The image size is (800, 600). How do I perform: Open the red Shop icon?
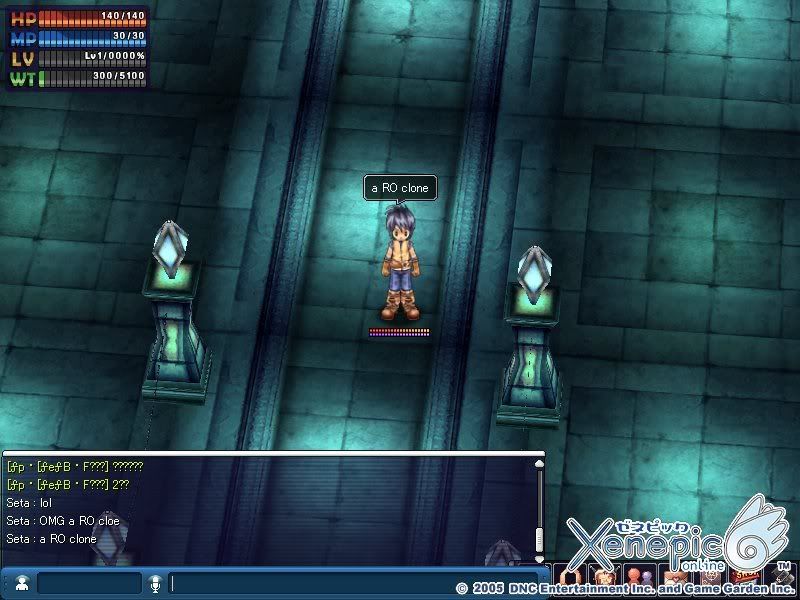coord(744,577)
